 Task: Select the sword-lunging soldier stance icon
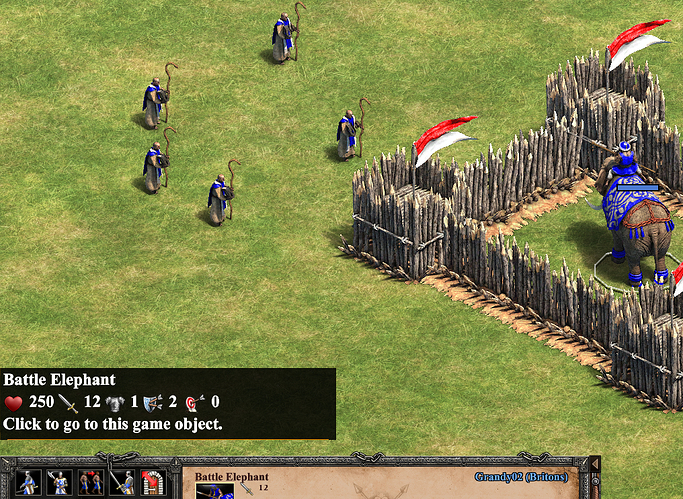(x=29, y=483)
